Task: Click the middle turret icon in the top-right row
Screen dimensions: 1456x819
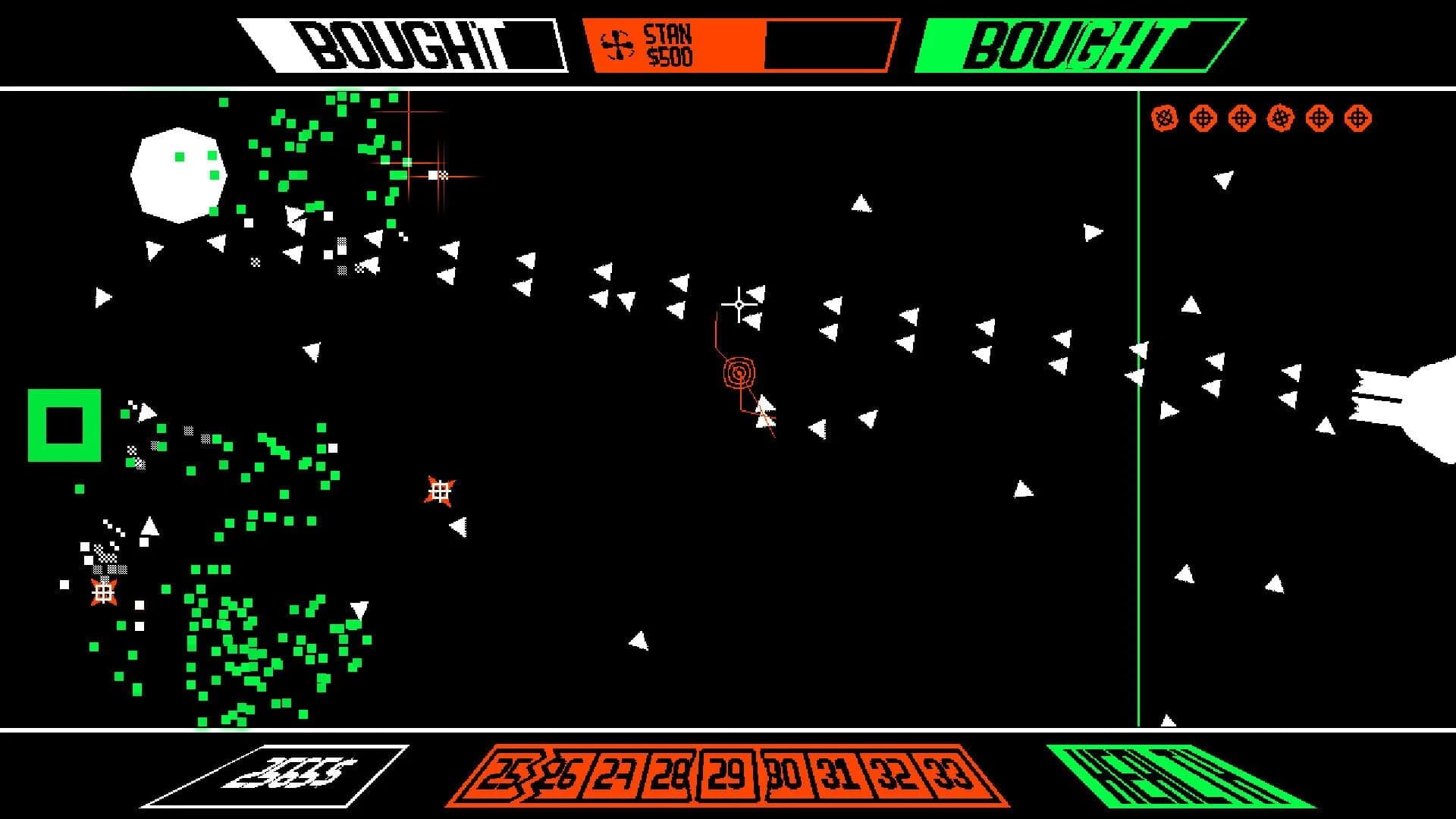Action: [1242, 118]
